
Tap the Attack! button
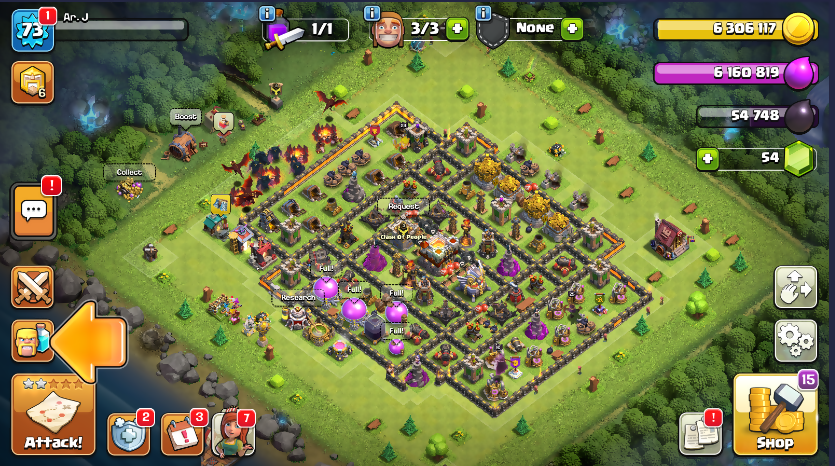(x=53, y=414)
